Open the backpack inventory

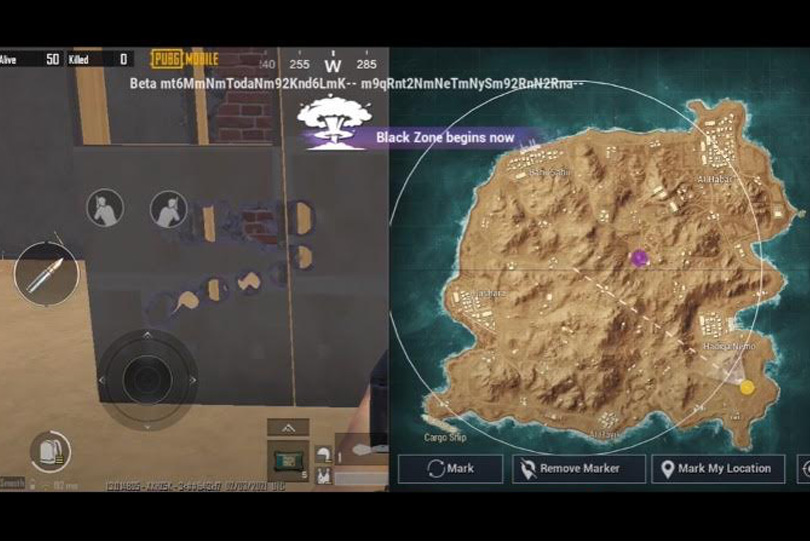click(49, 451)
